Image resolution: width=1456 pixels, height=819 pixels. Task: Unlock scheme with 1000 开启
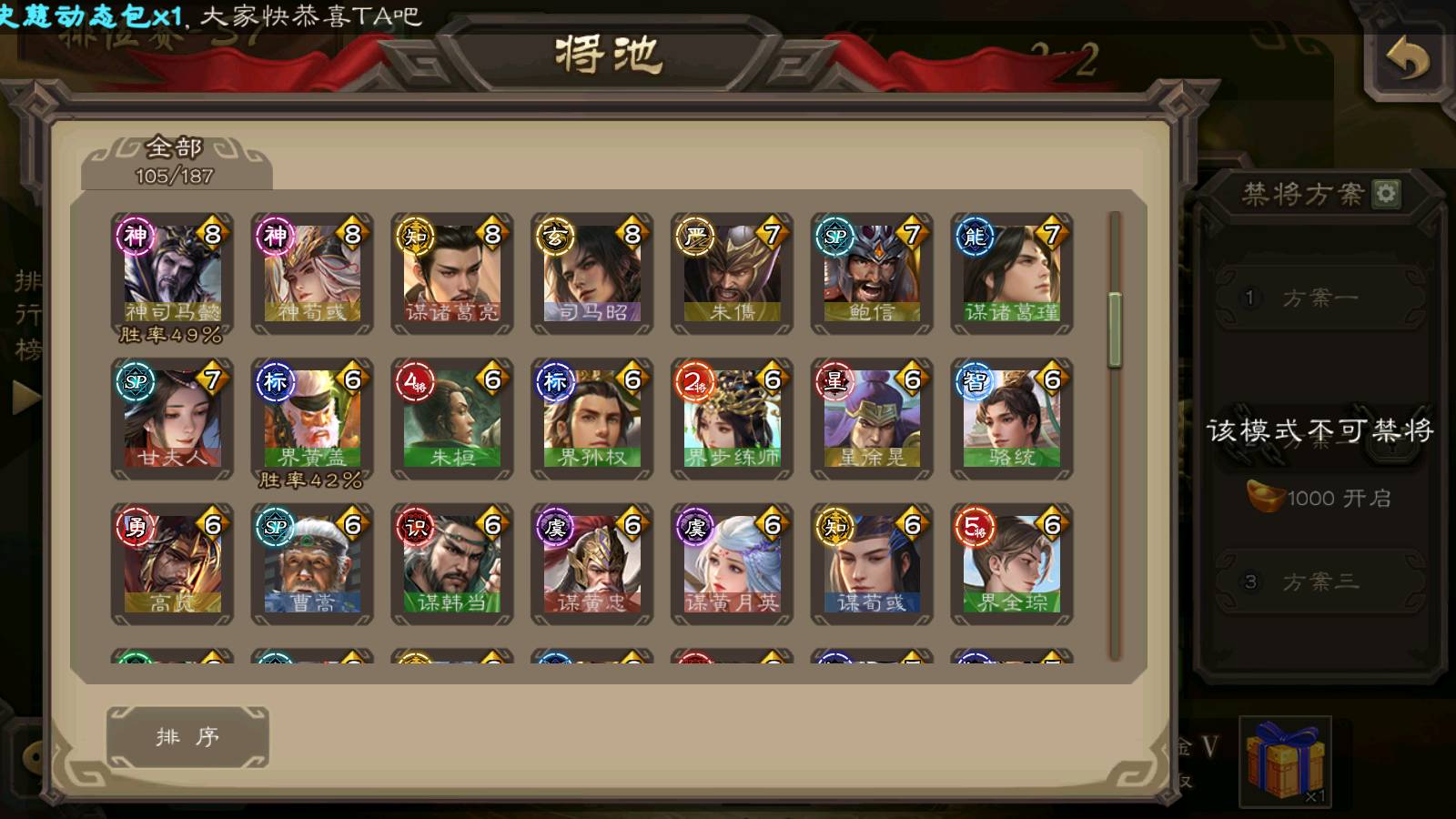1319,498
